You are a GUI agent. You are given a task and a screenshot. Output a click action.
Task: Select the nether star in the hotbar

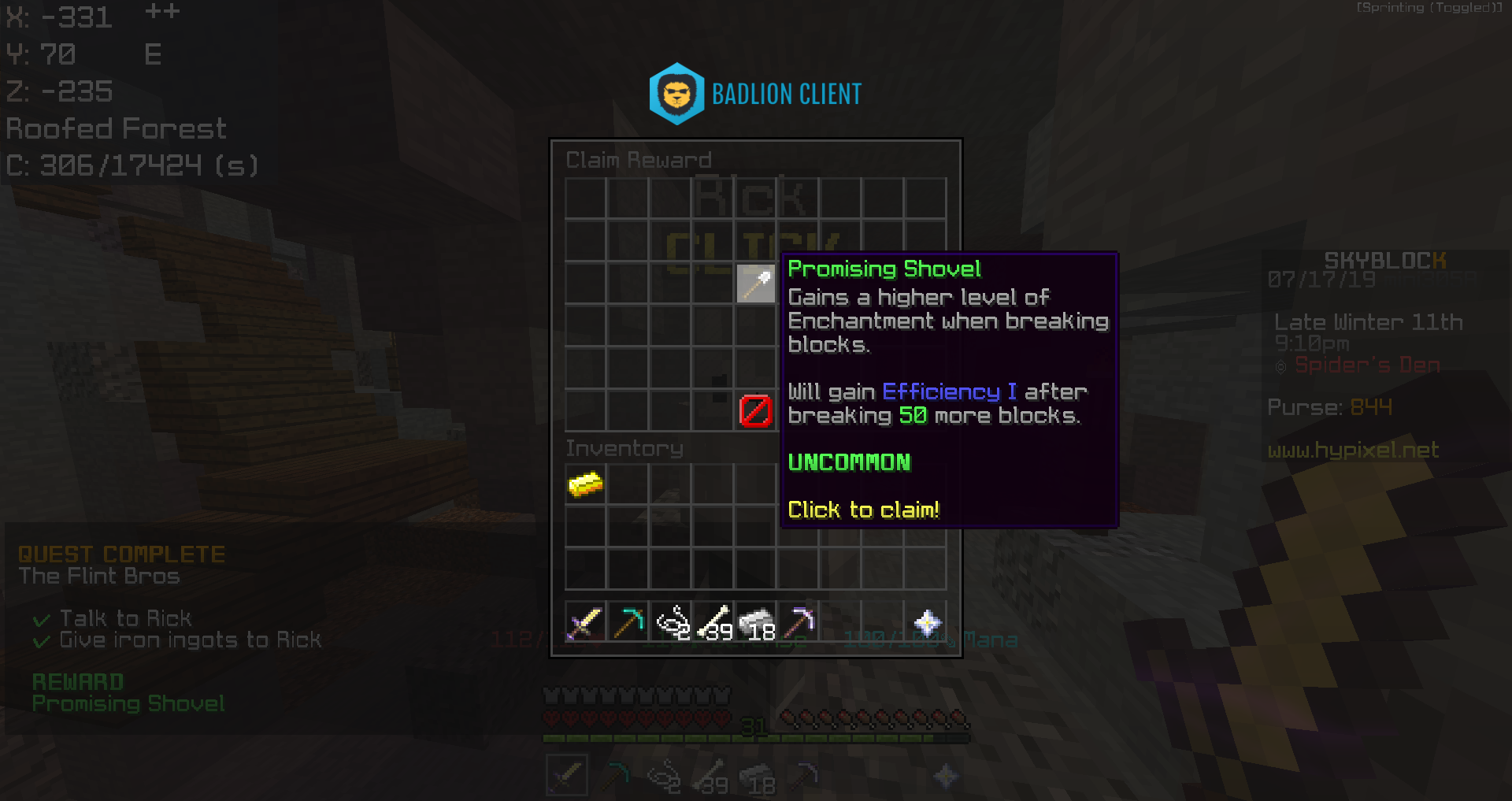(928, 623)
